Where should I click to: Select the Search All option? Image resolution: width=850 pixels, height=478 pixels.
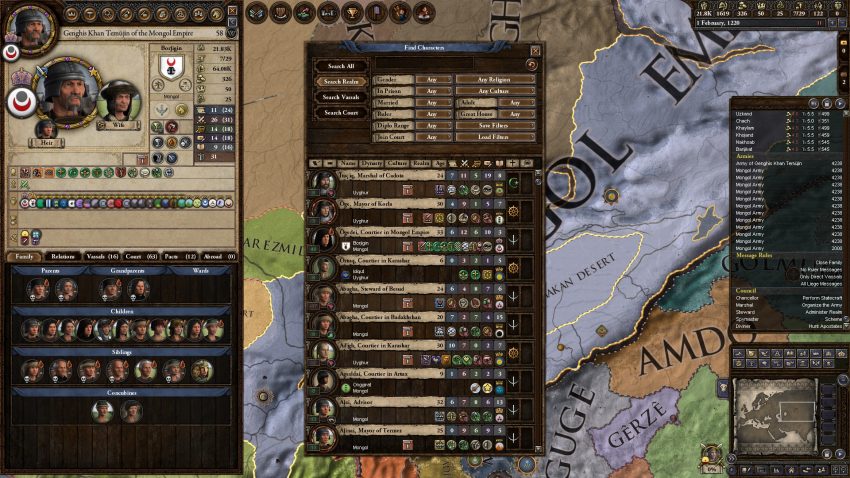341,65
